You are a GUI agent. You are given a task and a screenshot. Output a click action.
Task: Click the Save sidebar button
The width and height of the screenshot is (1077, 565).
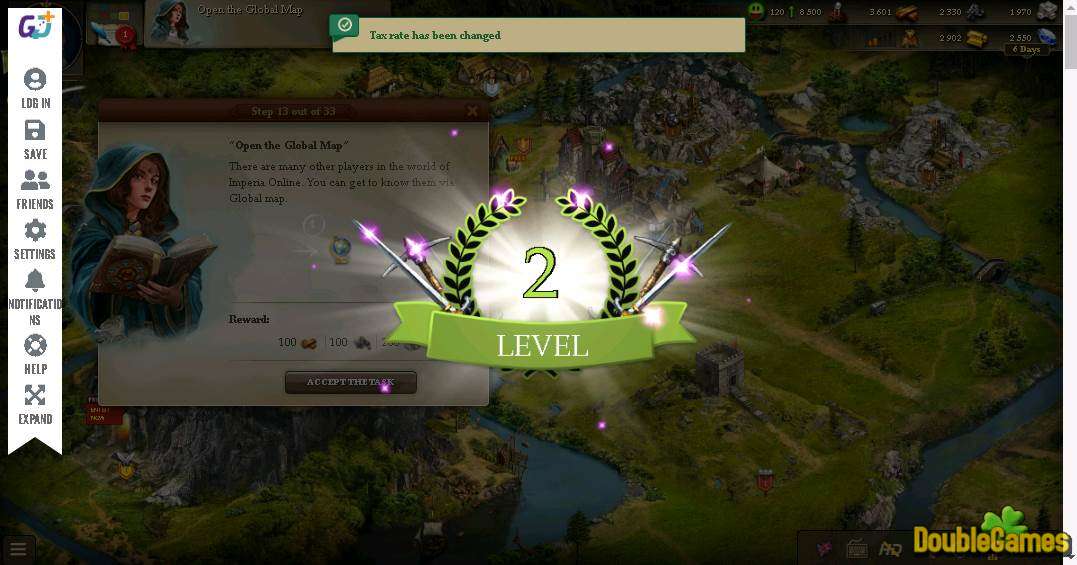[35, 139]
